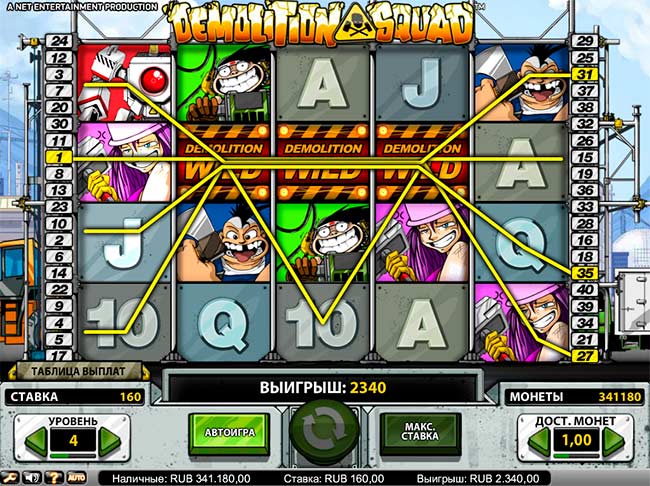Click the small AUTO icon
The width and height of the screenshot is (650, 486).
76,476
